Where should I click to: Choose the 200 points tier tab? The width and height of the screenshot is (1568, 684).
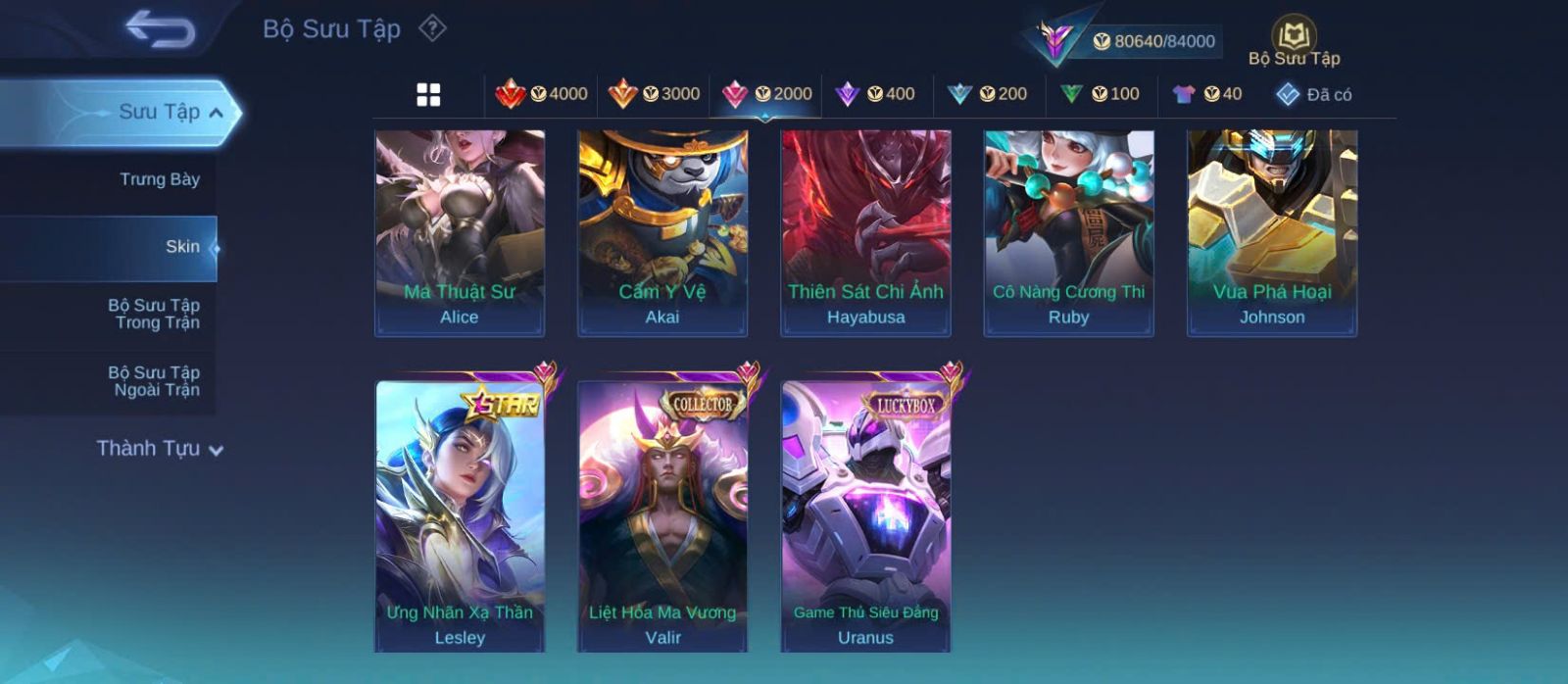click(x=988, y=94)
